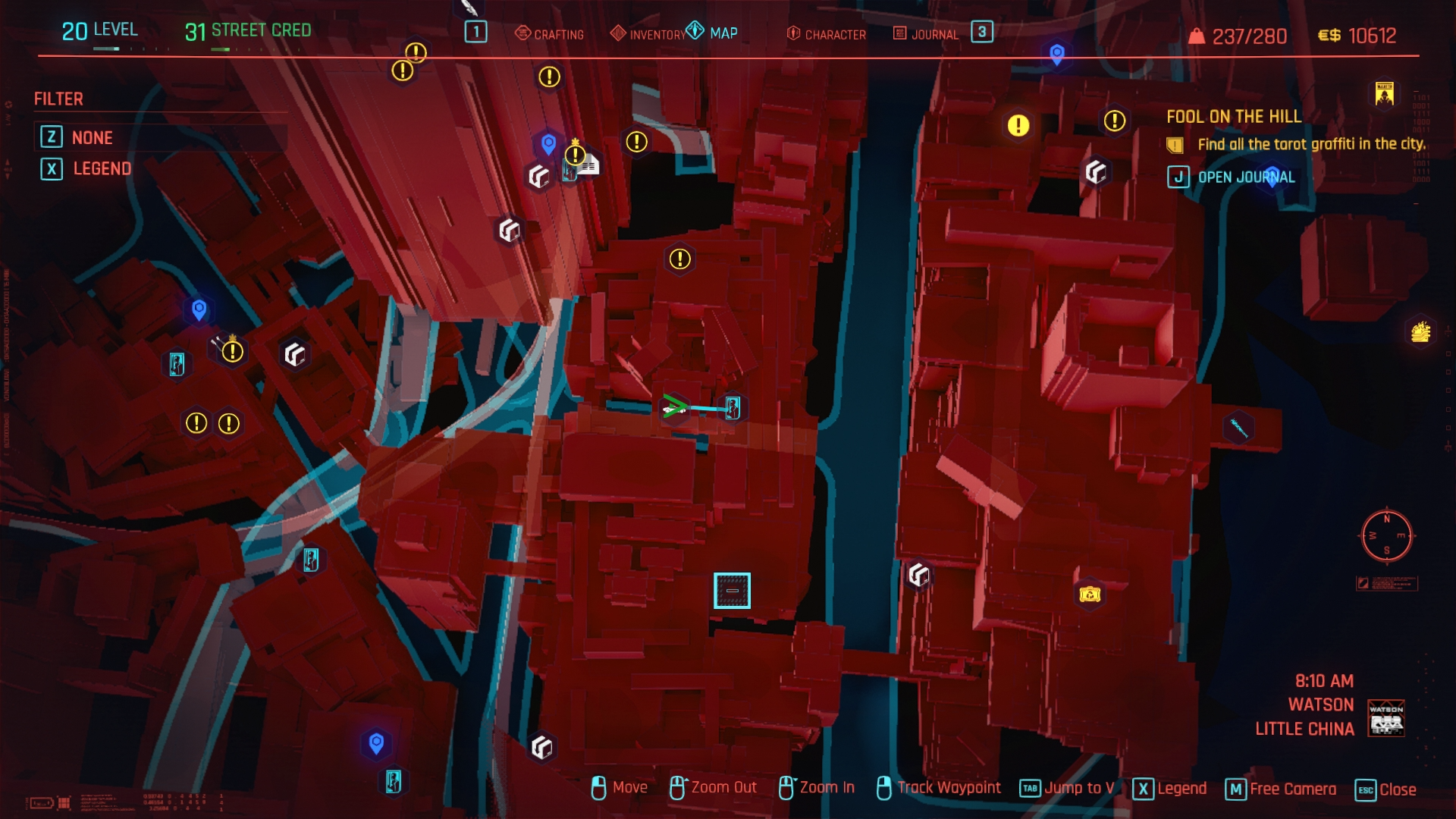Click the Close label in the bottom bar
This screenshot has height=819, width=1456.
coord(1397,789)
